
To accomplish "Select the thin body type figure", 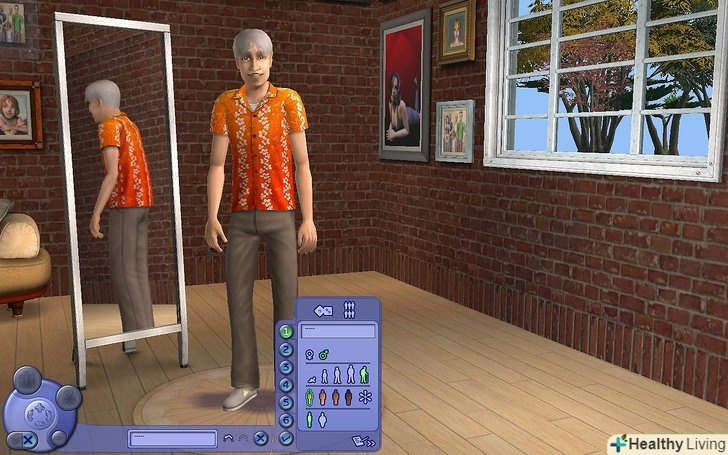I will point(309,421).
